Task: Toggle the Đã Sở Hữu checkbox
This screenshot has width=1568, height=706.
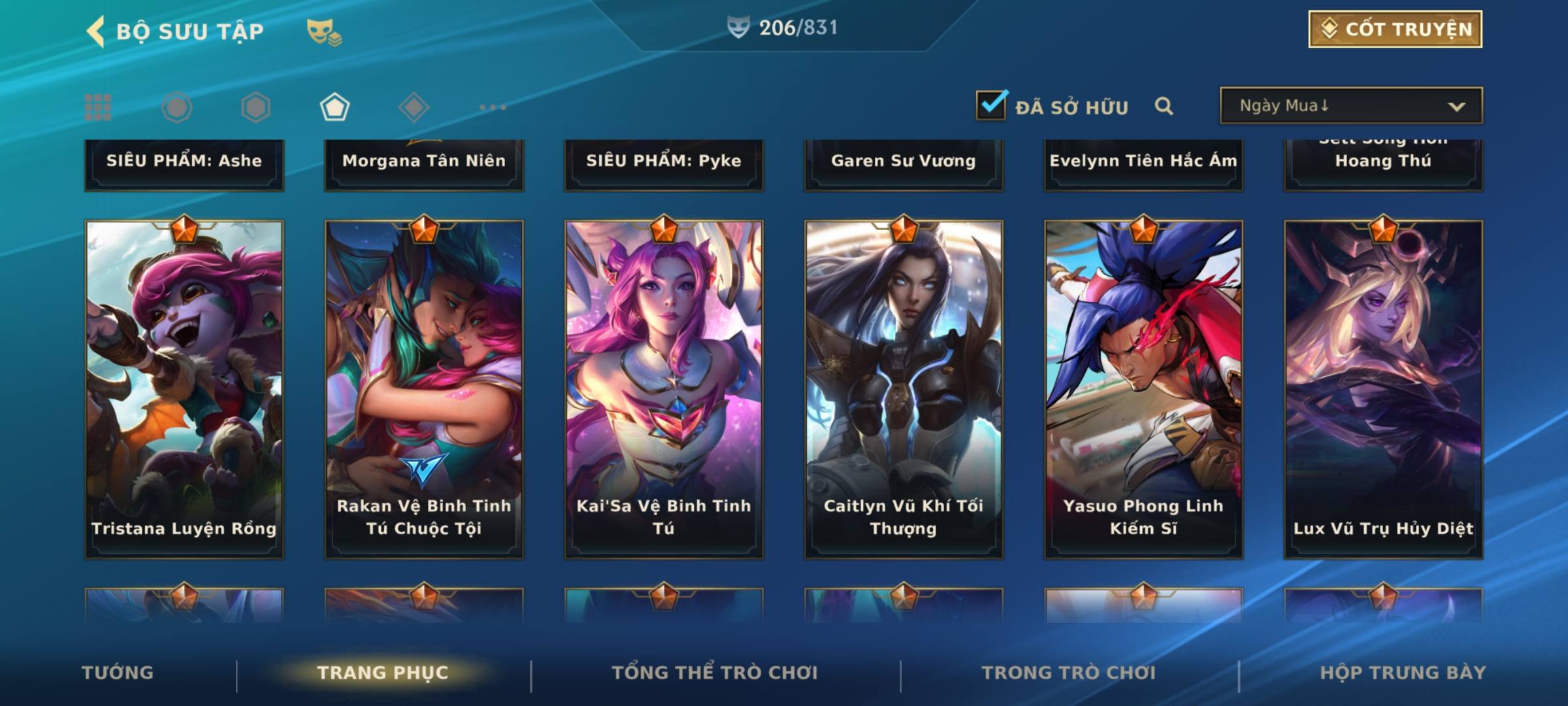Action: [x=991, y=105]
